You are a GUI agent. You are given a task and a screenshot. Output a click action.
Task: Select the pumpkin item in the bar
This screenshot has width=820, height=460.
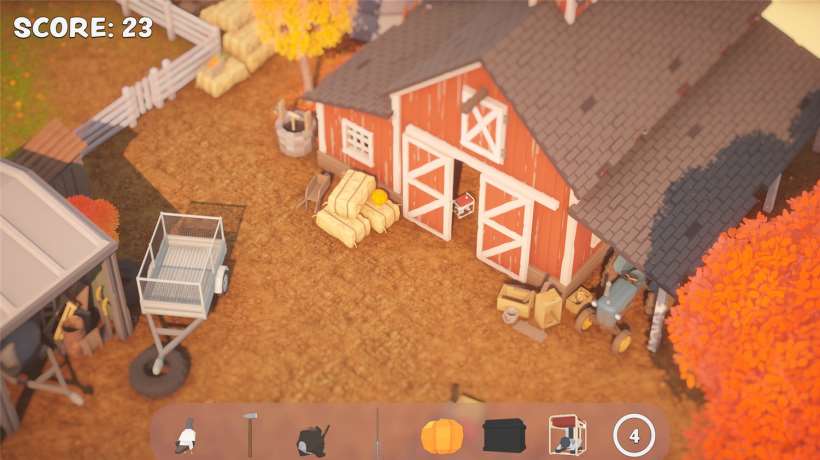(442, 436)
